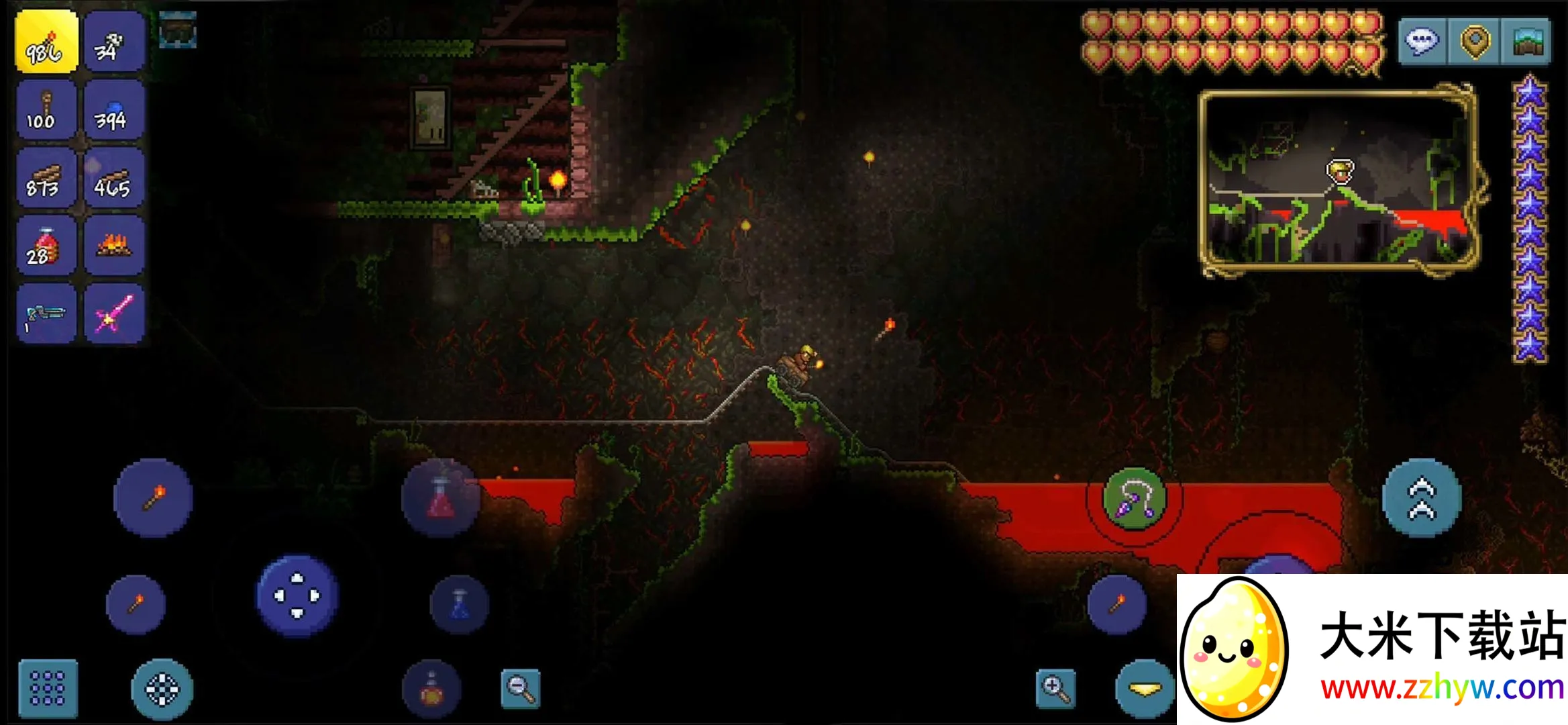
Task: Pick the wood stack of 873
Action: click(46, 179)
